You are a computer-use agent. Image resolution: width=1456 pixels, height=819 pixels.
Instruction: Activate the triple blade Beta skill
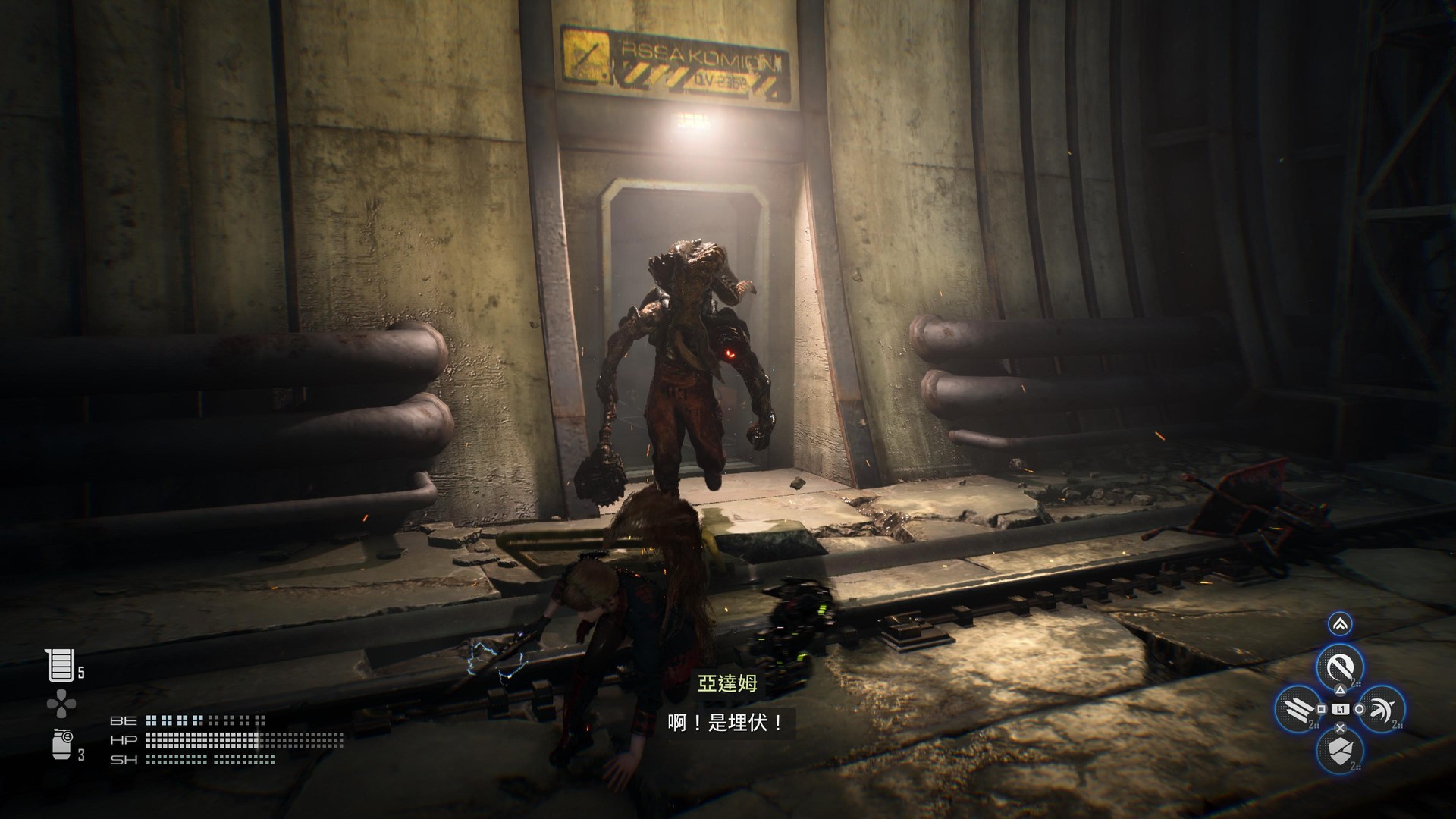pos(1297,711)
